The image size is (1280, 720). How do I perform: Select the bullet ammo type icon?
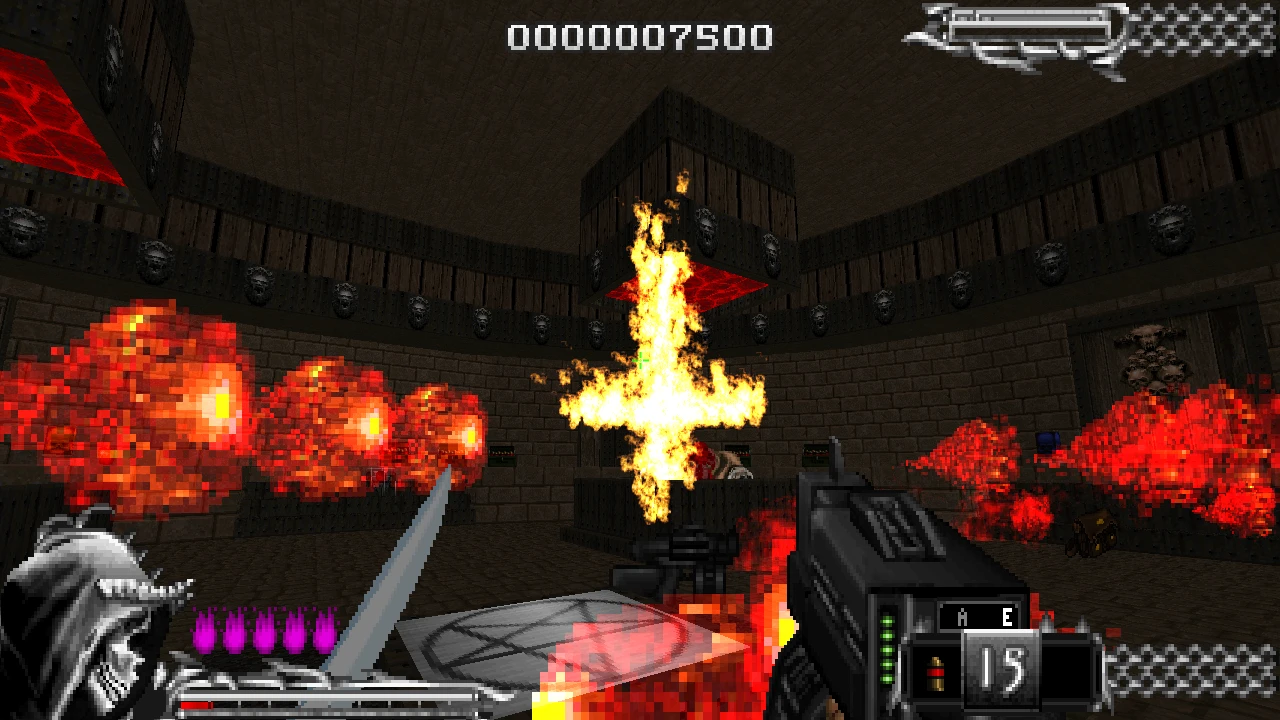938,673
